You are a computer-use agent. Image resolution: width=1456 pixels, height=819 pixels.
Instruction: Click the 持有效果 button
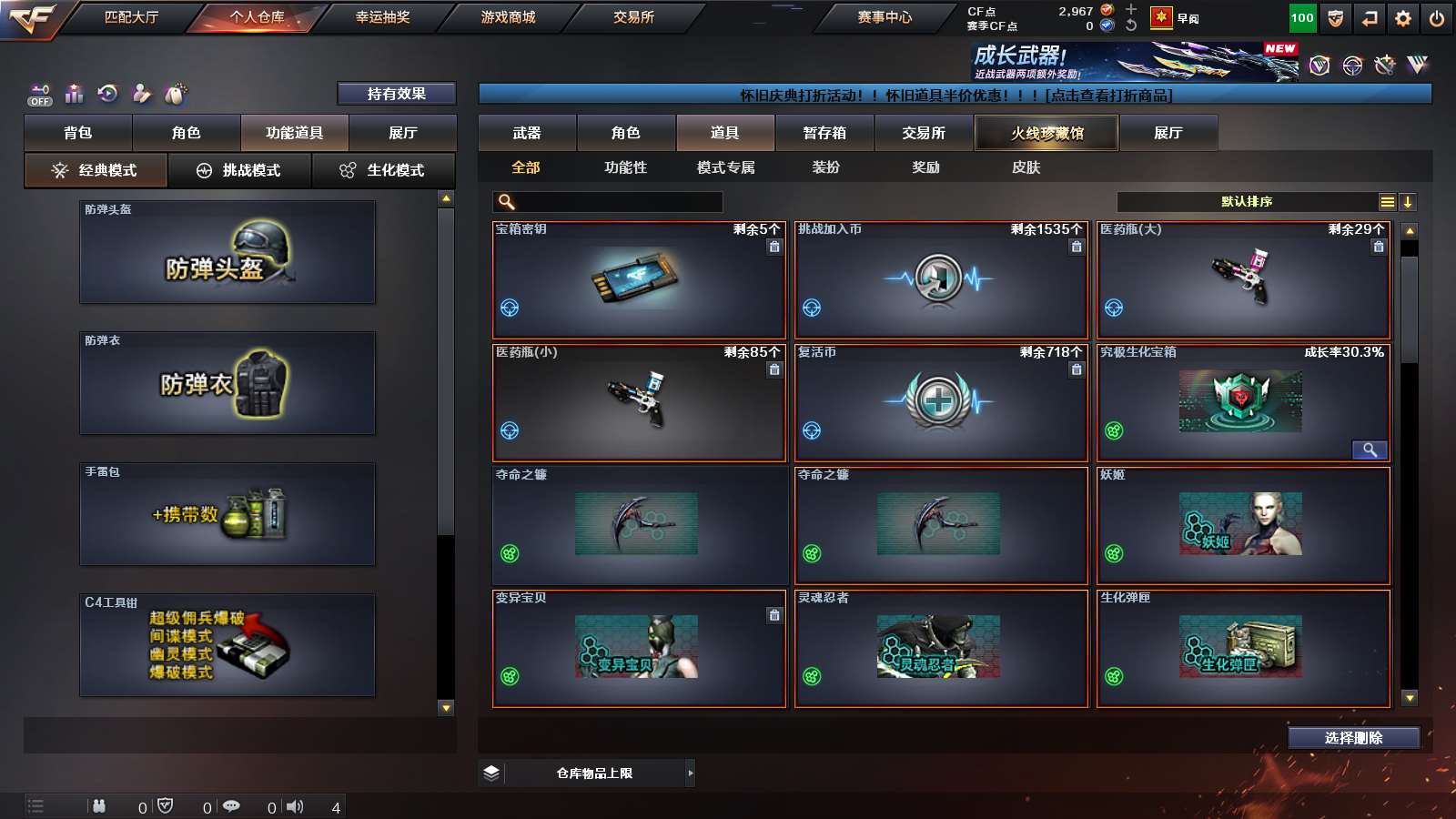click(x=398, y=94)
